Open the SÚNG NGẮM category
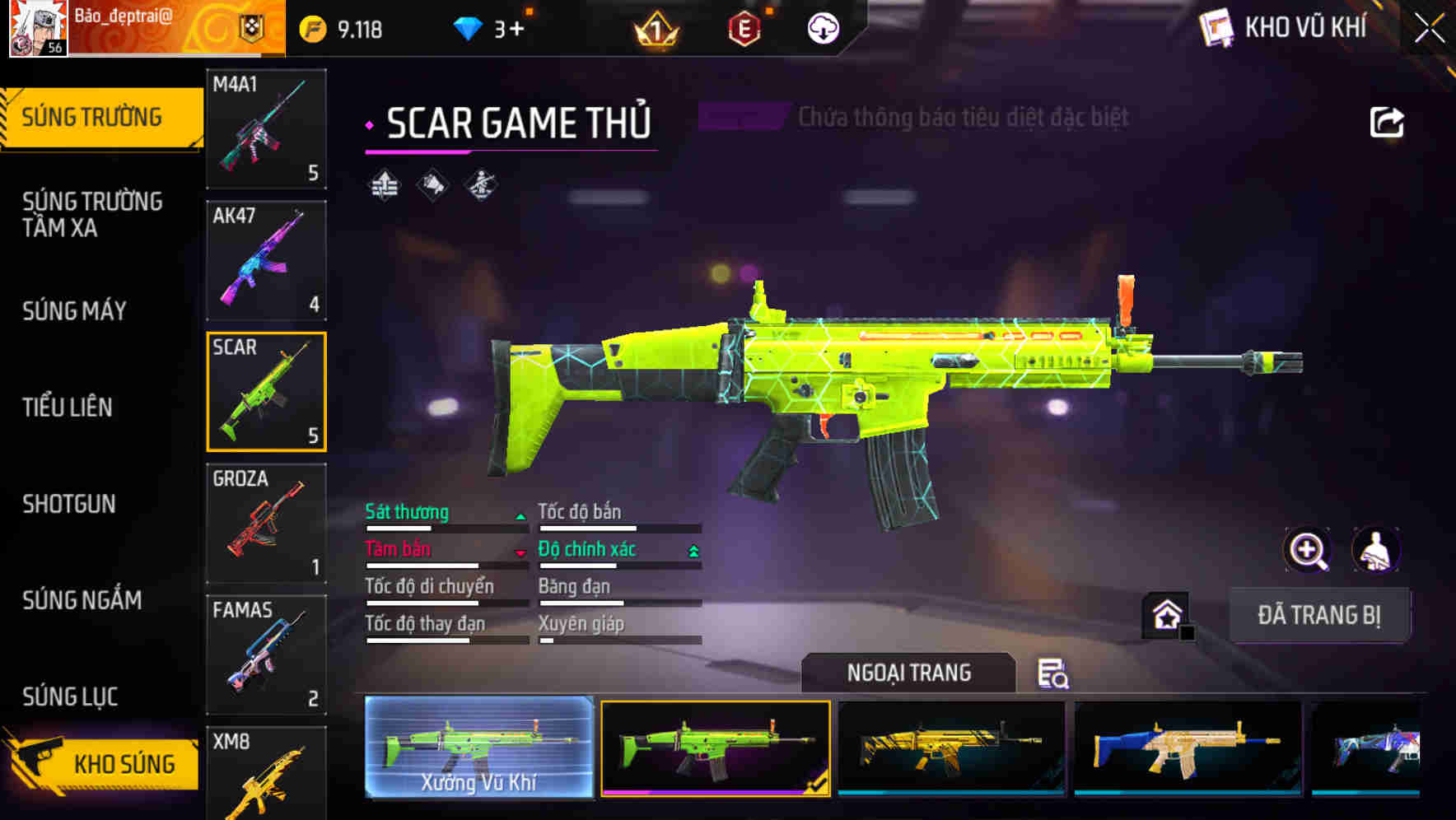This screenshot has width=1456, height=820. coord(82,601)
